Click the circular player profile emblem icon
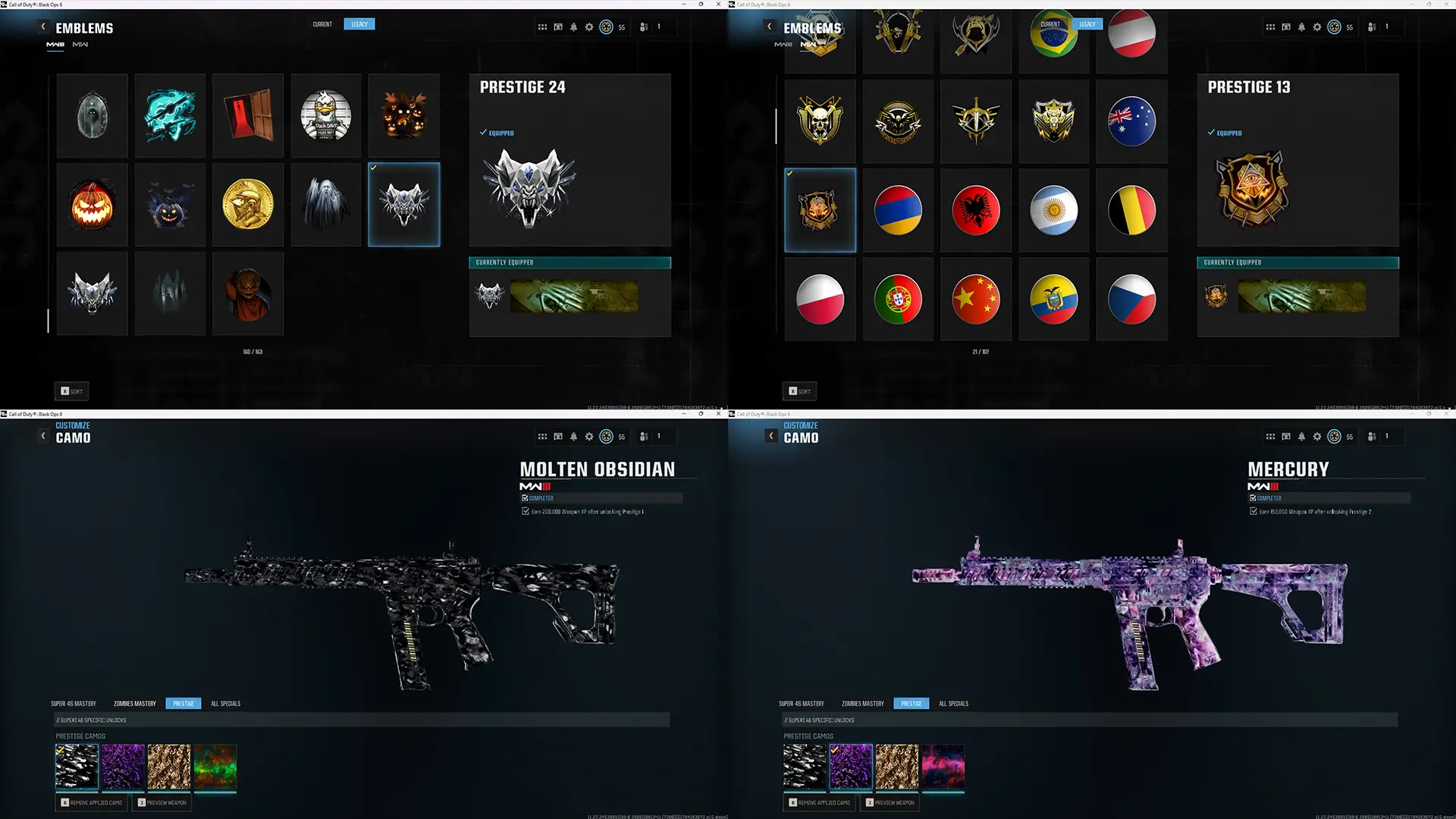The image size is (1456, 819). (606, 27)
